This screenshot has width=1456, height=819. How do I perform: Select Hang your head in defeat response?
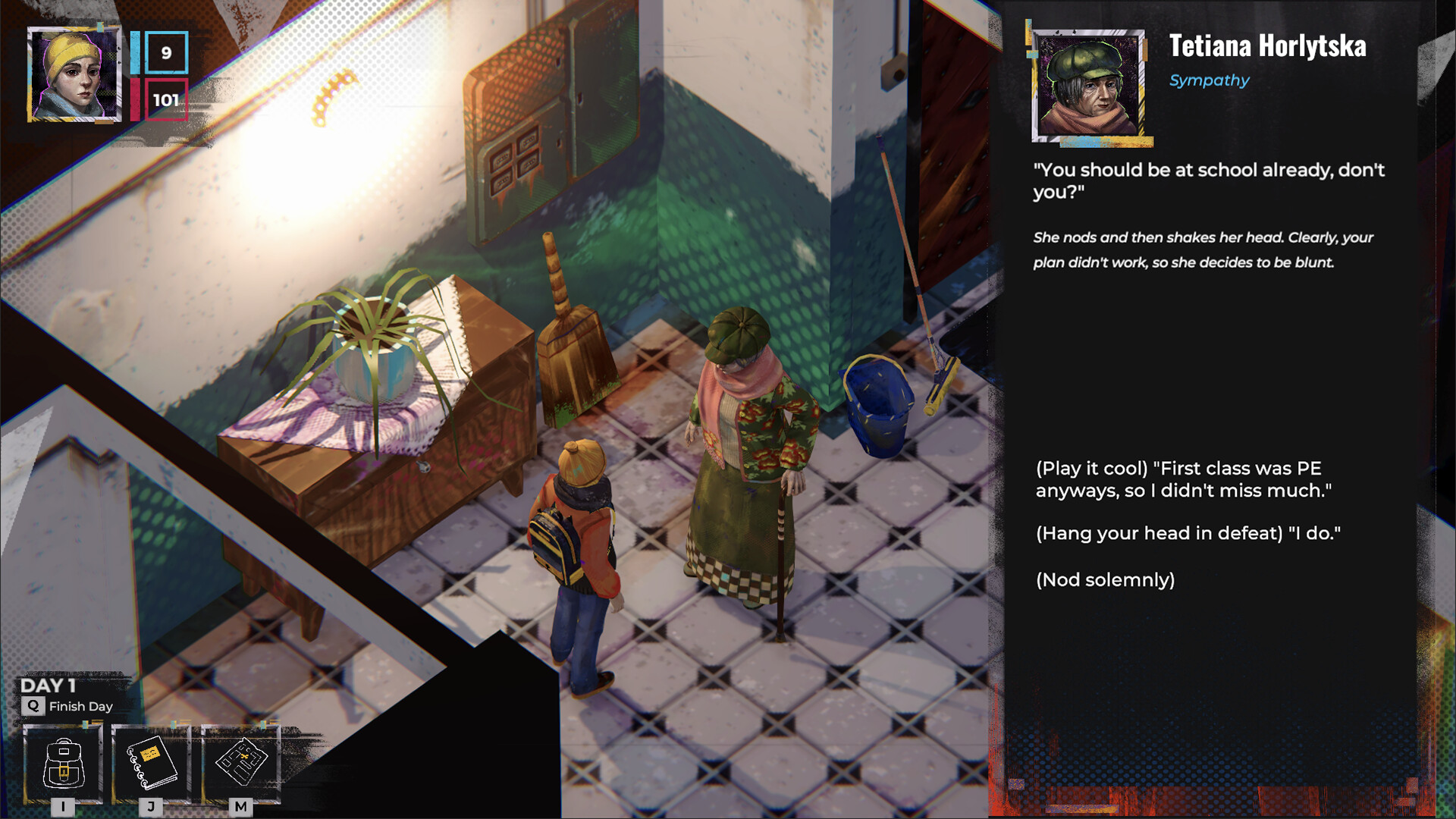[x=1191, y=533]
